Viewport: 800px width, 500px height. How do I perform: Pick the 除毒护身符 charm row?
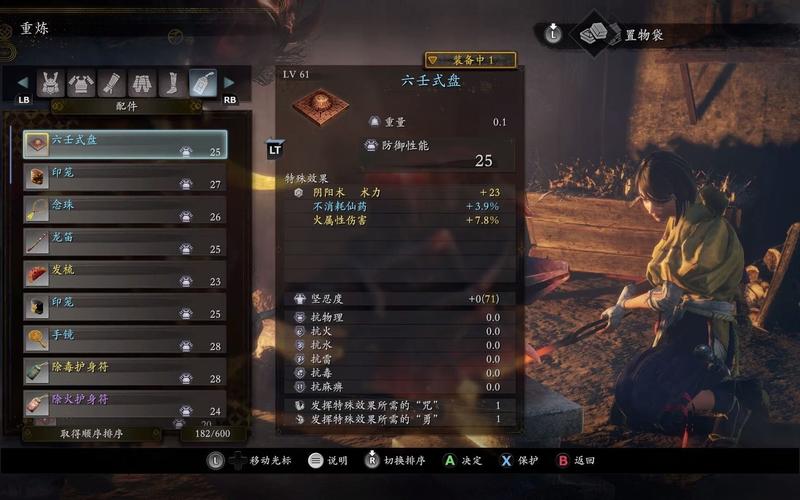(125, 372)
